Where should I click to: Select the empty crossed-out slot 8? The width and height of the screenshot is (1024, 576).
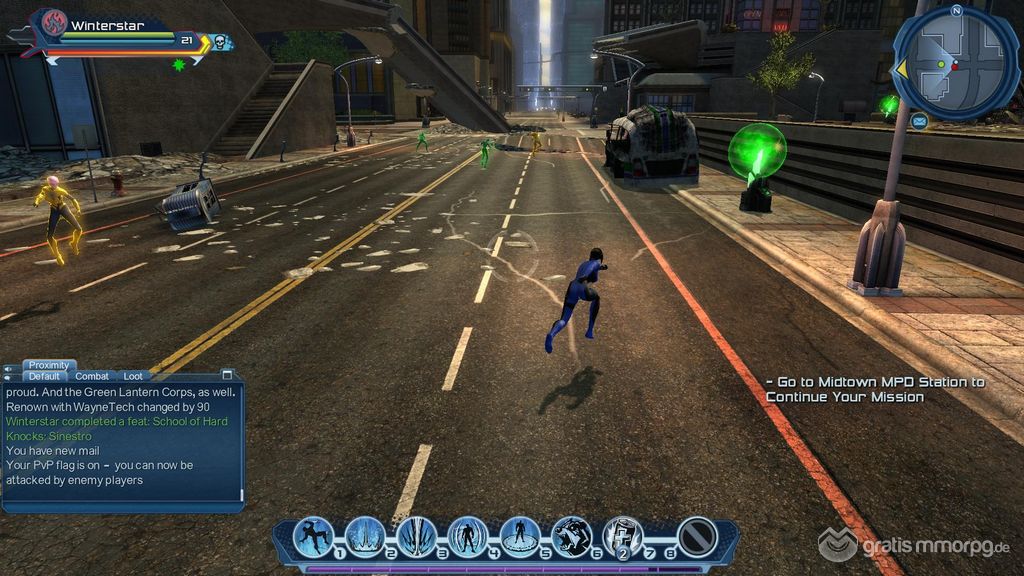(x=695, y=537)
